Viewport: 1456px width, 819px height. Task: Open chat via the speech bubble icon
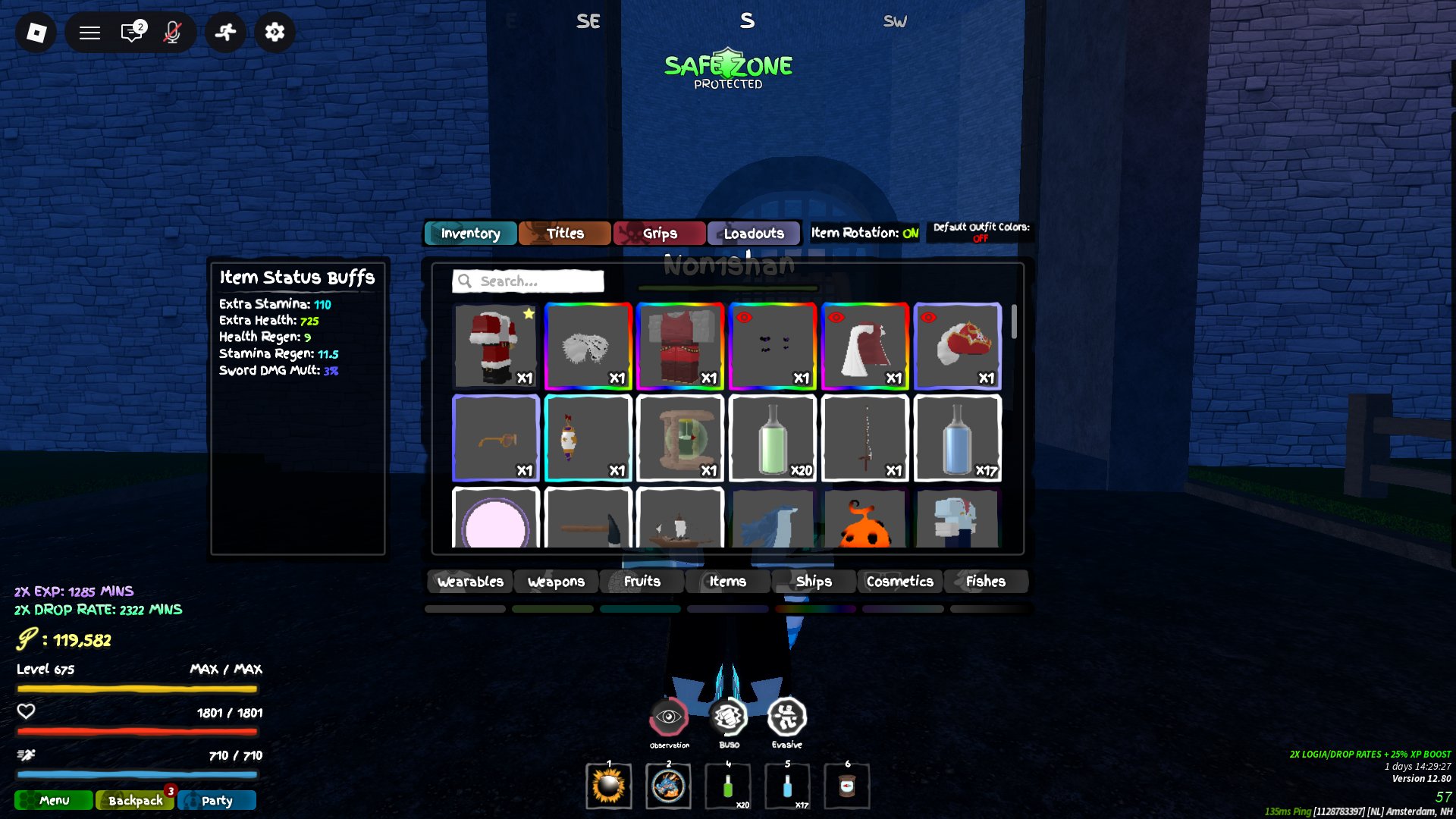132,32
